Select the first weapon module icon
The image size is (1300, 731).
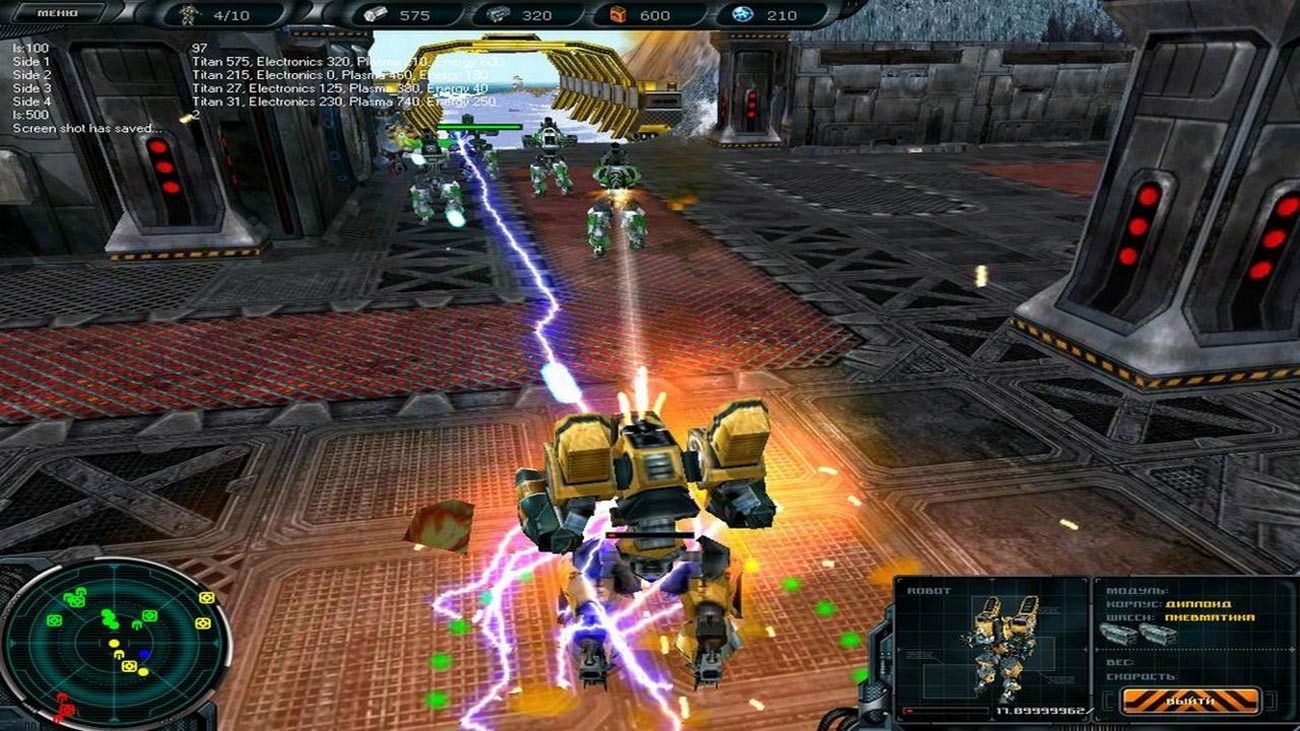pyautogui.click(x=1119, y=635)
